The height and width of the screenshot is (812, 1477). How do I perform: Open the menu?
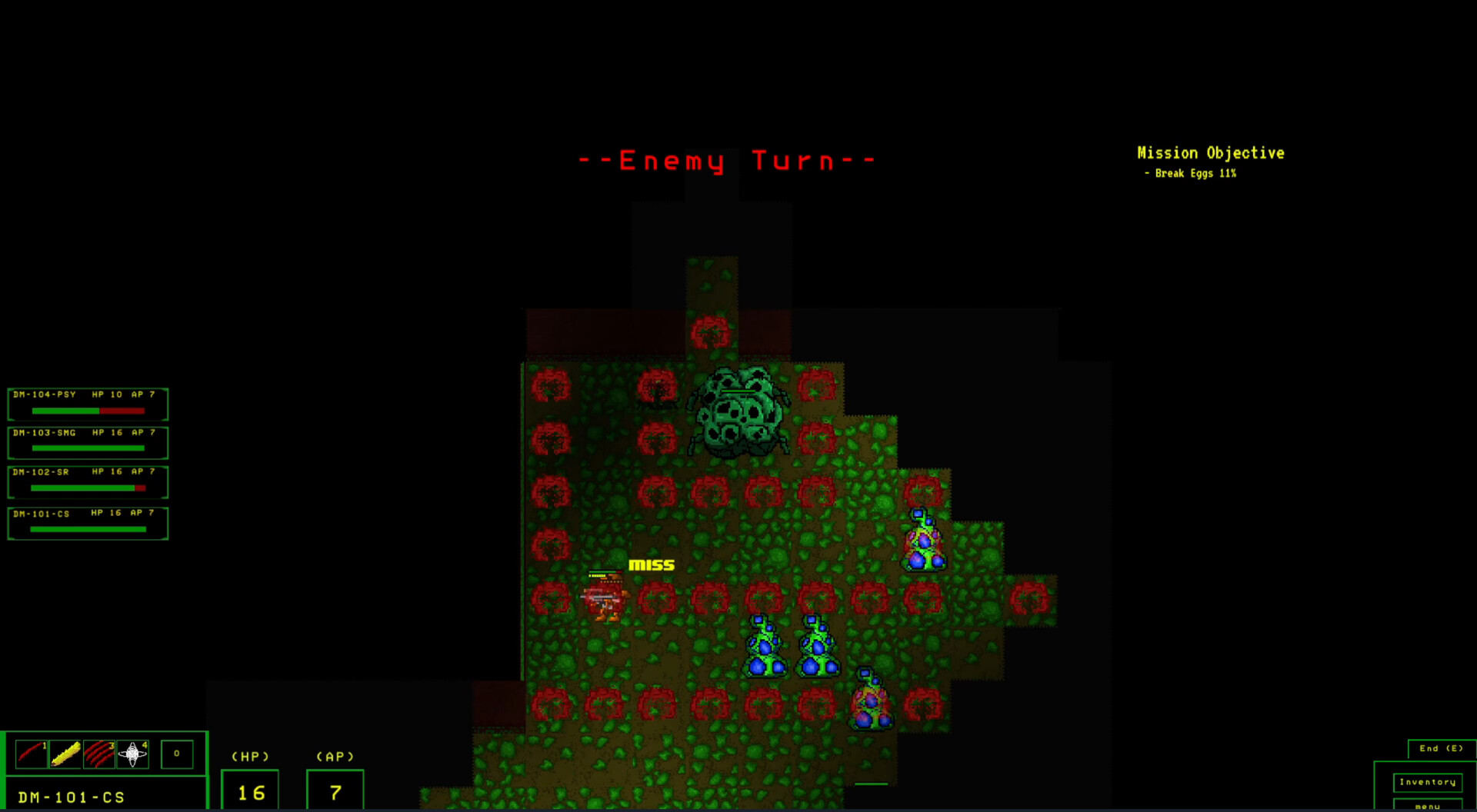point(1428,806)
